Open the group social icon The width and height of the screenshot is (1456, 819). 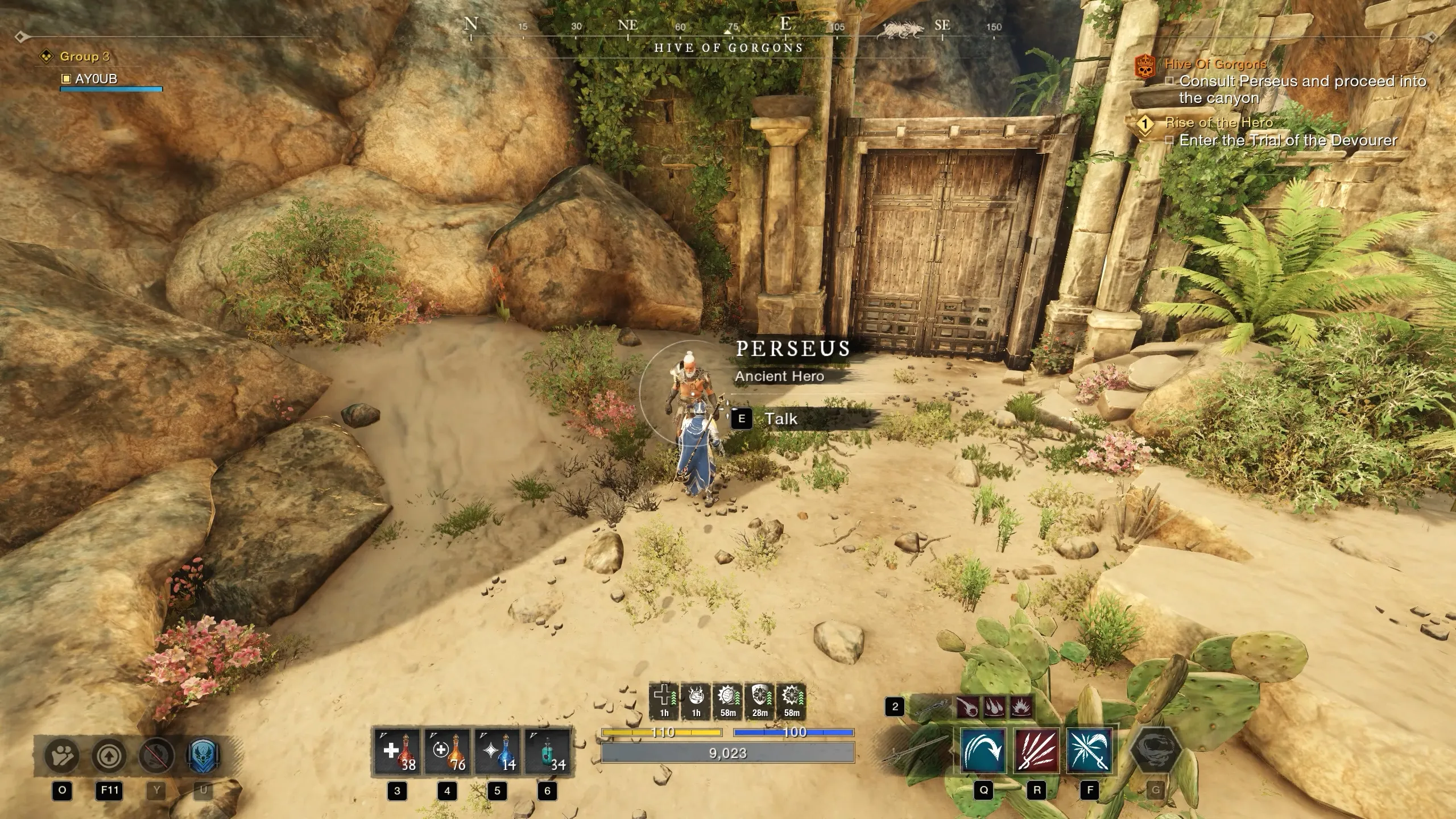point(62,756)
